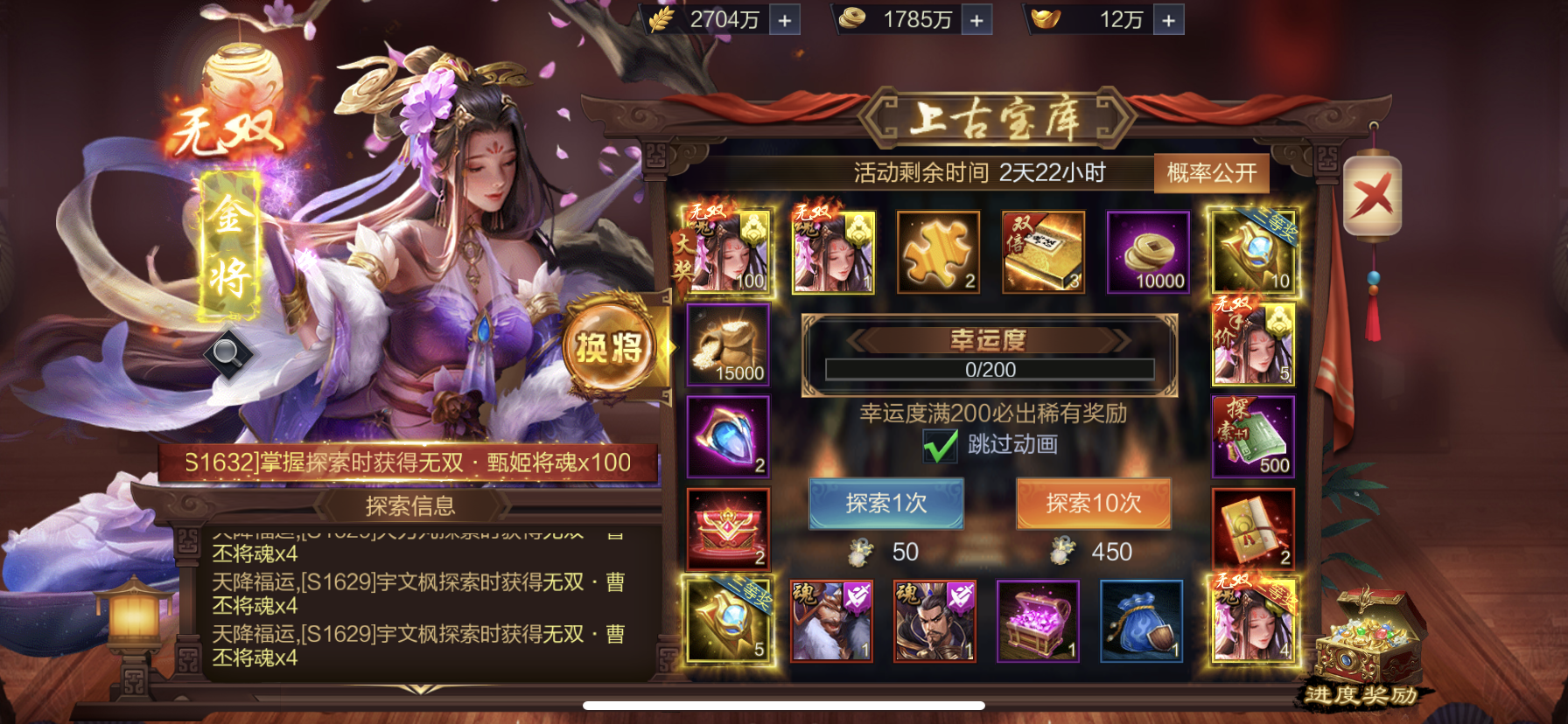Select the golden red envelope reward icon

point(1253,527)
